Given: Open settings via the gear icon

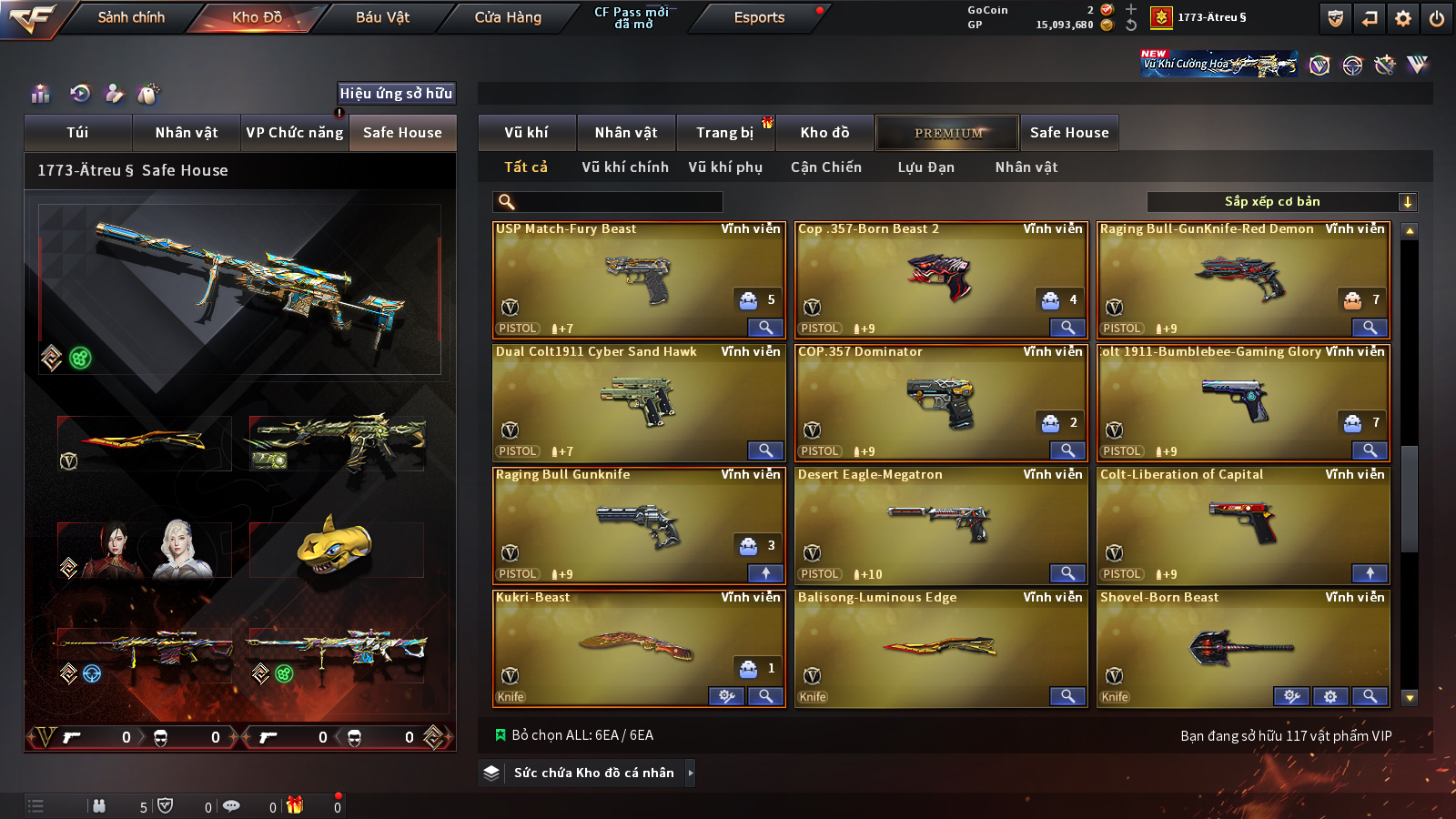Looking at the screenshot, I should pyautogui.click(x=1403, y=18).
